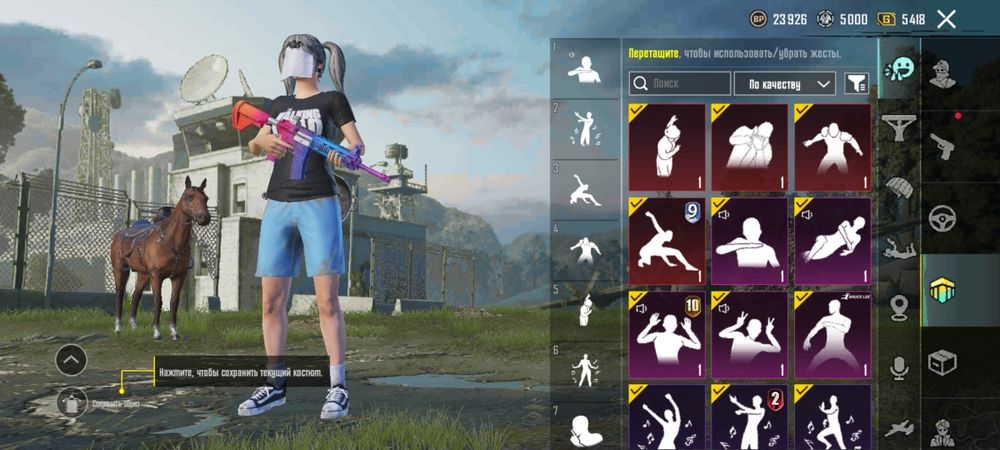The width and height of the screenshot is (1000, 450).
Task: Switch to the parachute category tab
Action: 899,188
